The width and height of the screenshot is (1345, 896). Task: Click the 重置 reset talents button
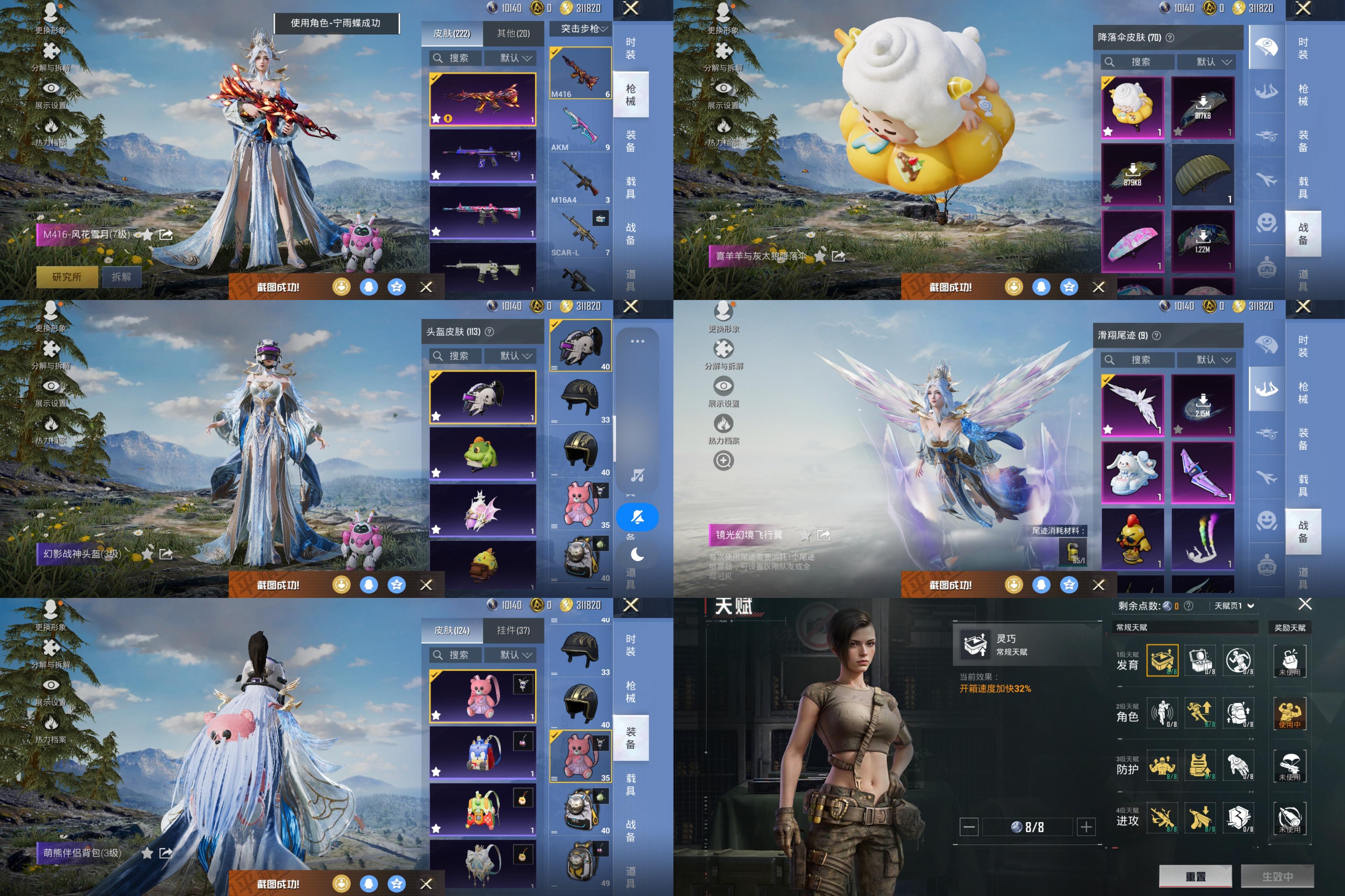click(1195, 876)
